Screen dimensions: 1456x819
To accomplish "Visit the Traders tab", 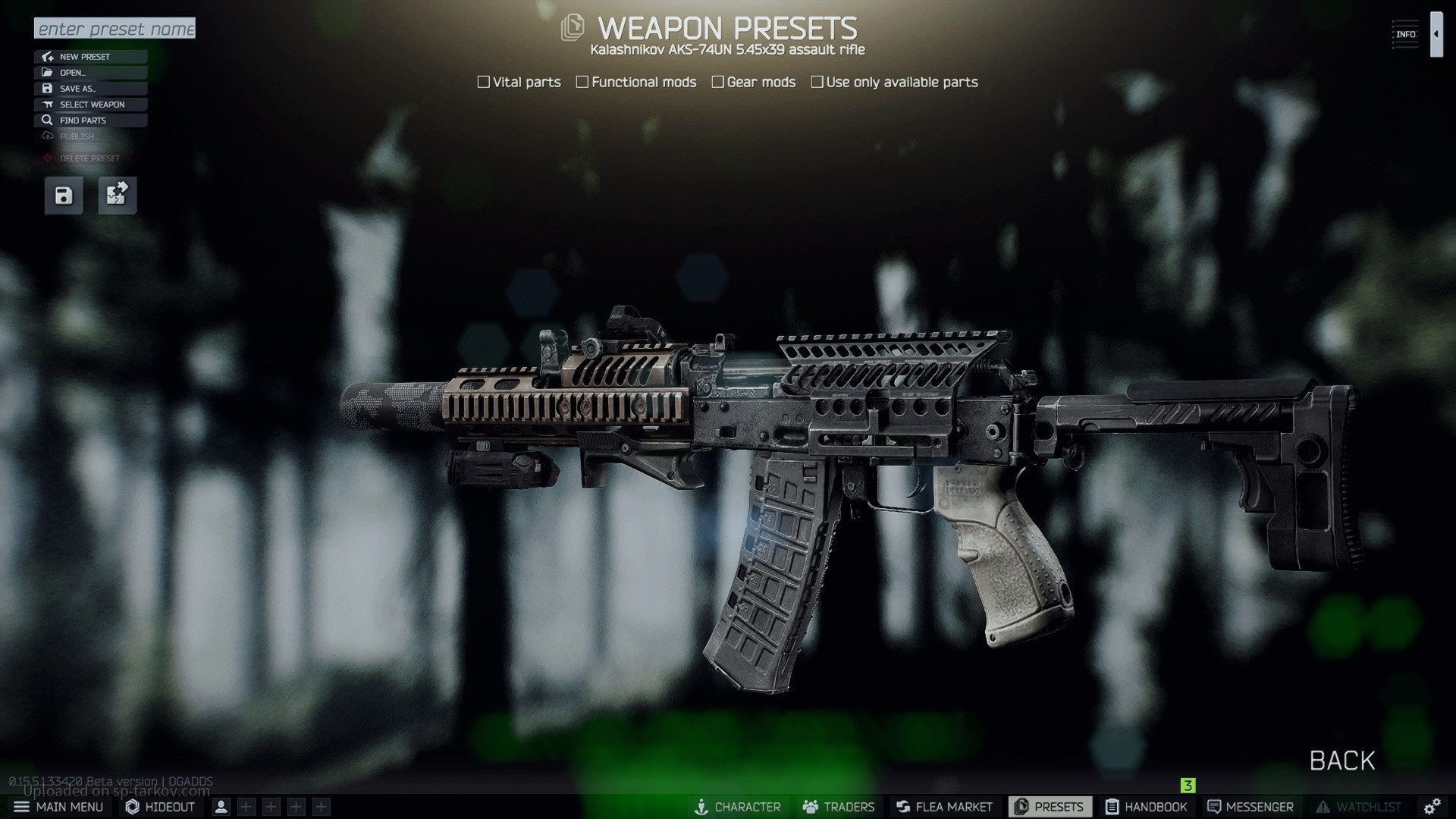I will (x=839, y=807).
